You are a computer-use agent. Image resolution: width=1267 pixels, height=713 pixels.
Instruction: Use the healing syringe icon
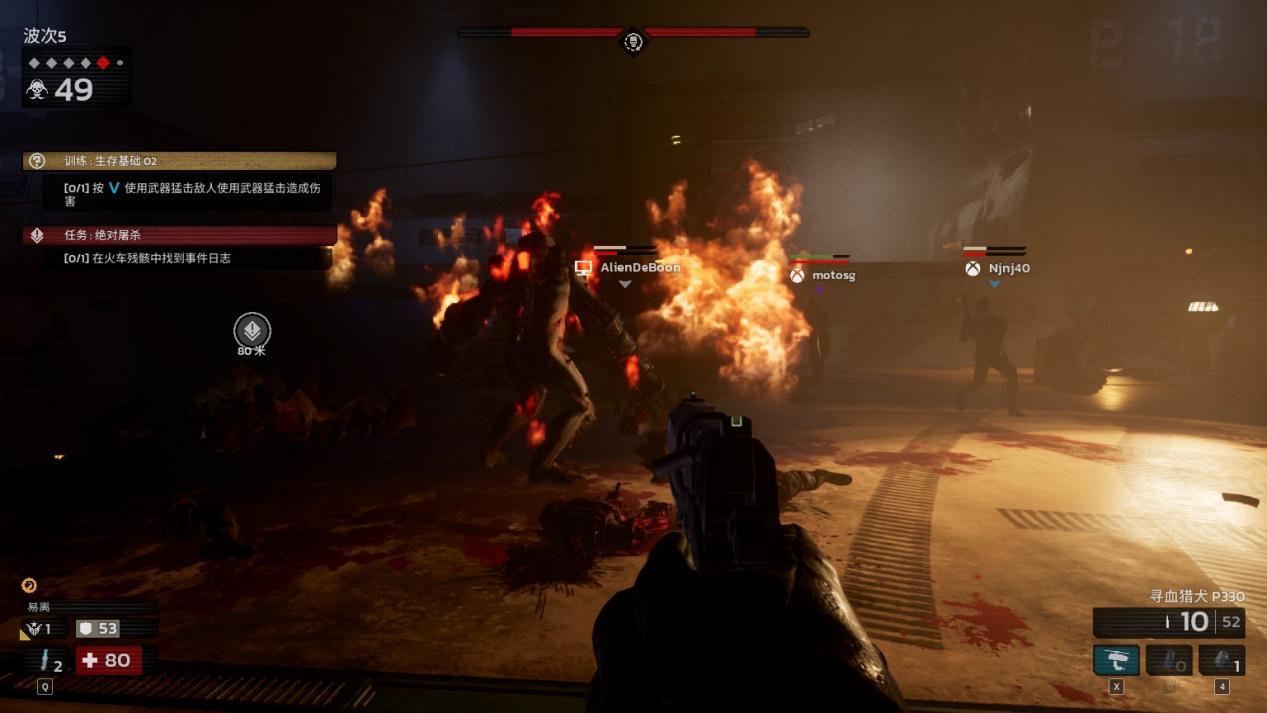pyautogui.click(x=46, y=660)
